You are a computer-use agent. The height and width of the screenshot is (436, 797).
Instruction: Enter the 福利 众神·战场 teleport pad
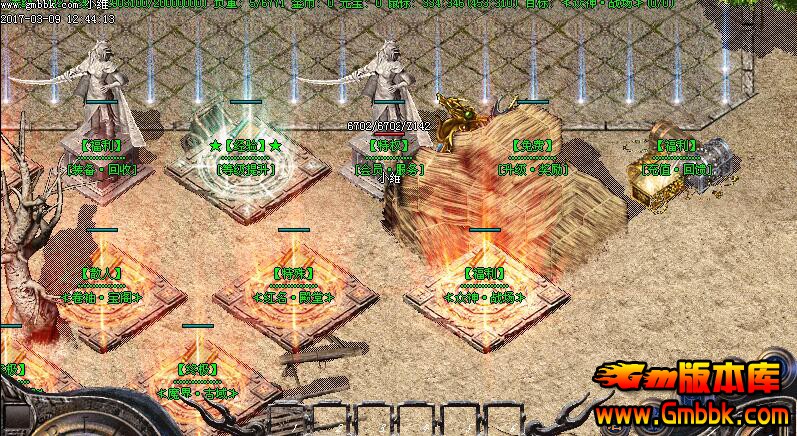coord(484,296)
